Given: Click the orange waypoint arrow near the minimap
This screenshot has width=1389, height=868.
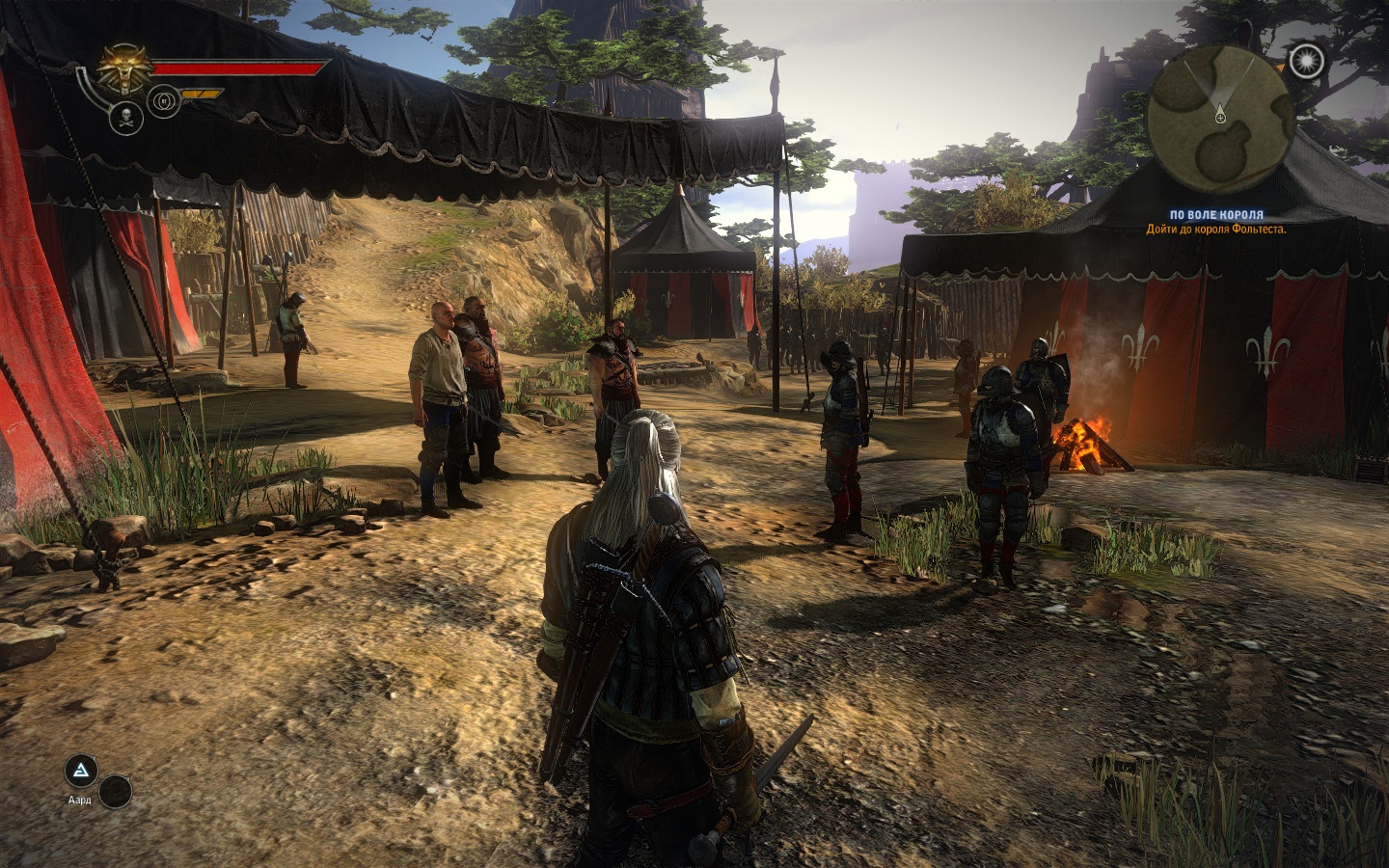Looking at the screenshot, I should tap(1280, 67).
